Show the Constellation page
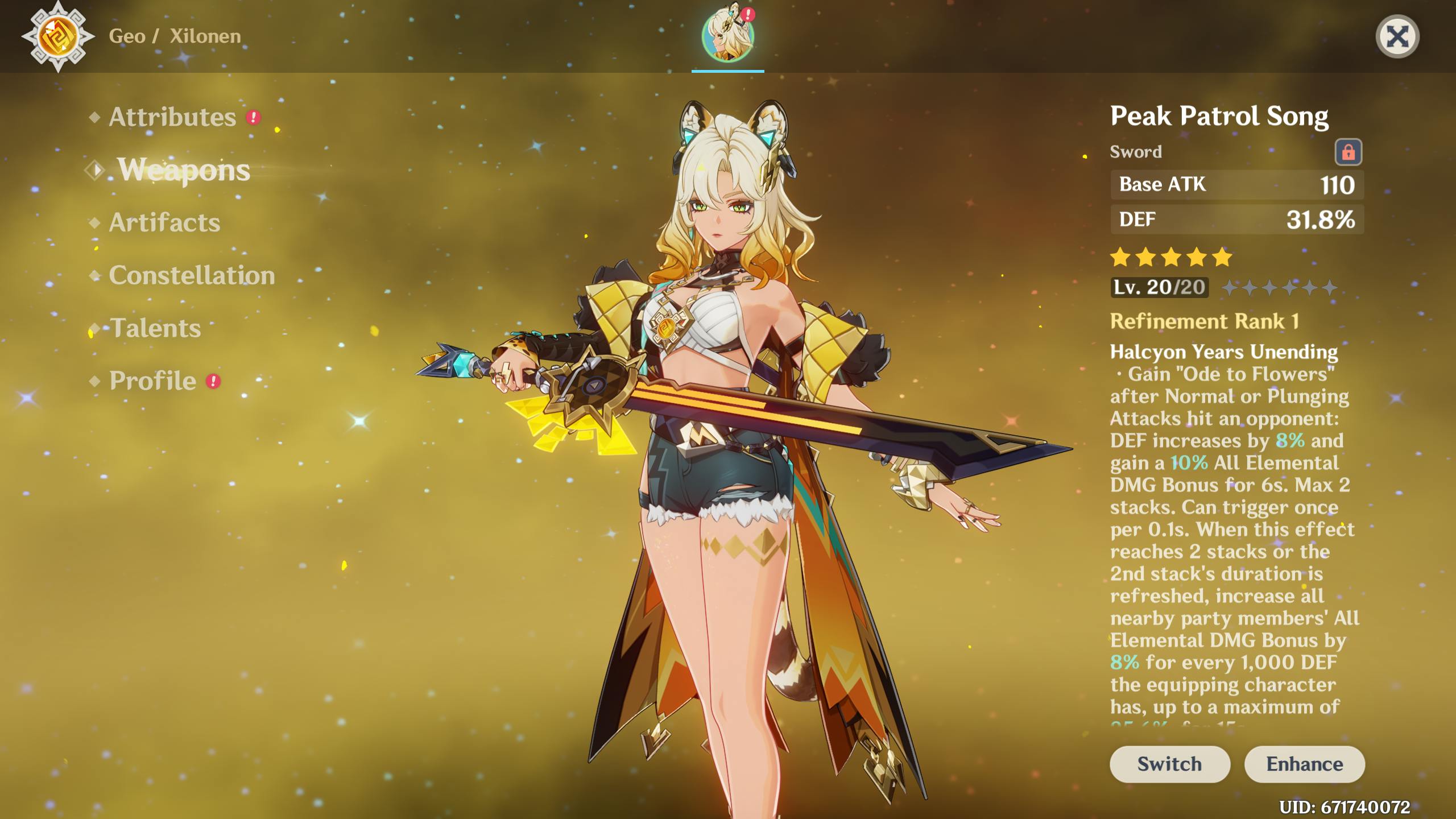 [x=192, y=275]
